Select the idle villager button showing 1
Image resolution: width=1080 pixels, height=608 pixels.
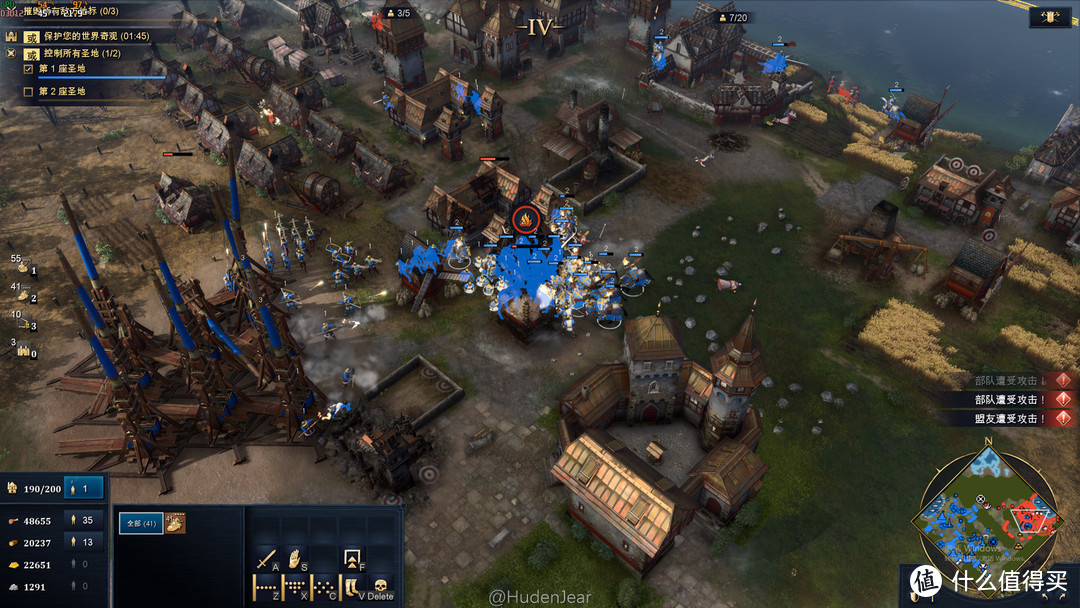point(85,489)
